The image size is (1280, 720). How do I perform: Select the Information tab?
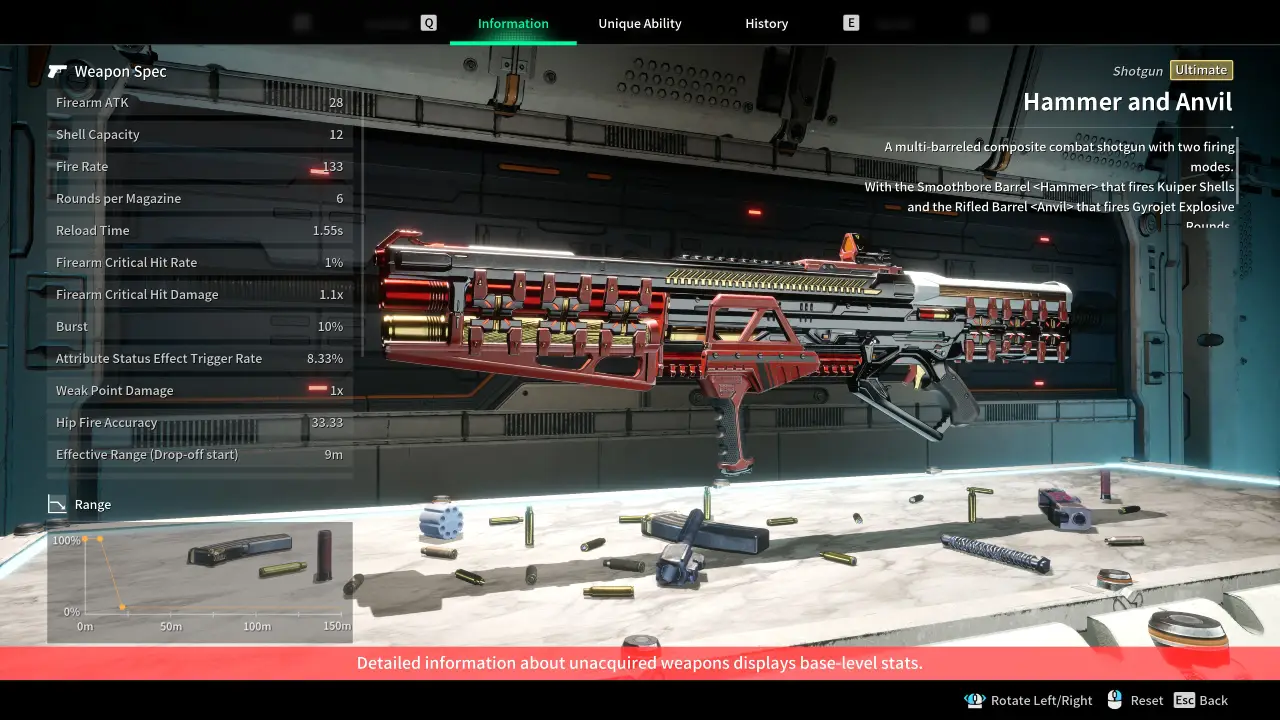coord(513,23)
